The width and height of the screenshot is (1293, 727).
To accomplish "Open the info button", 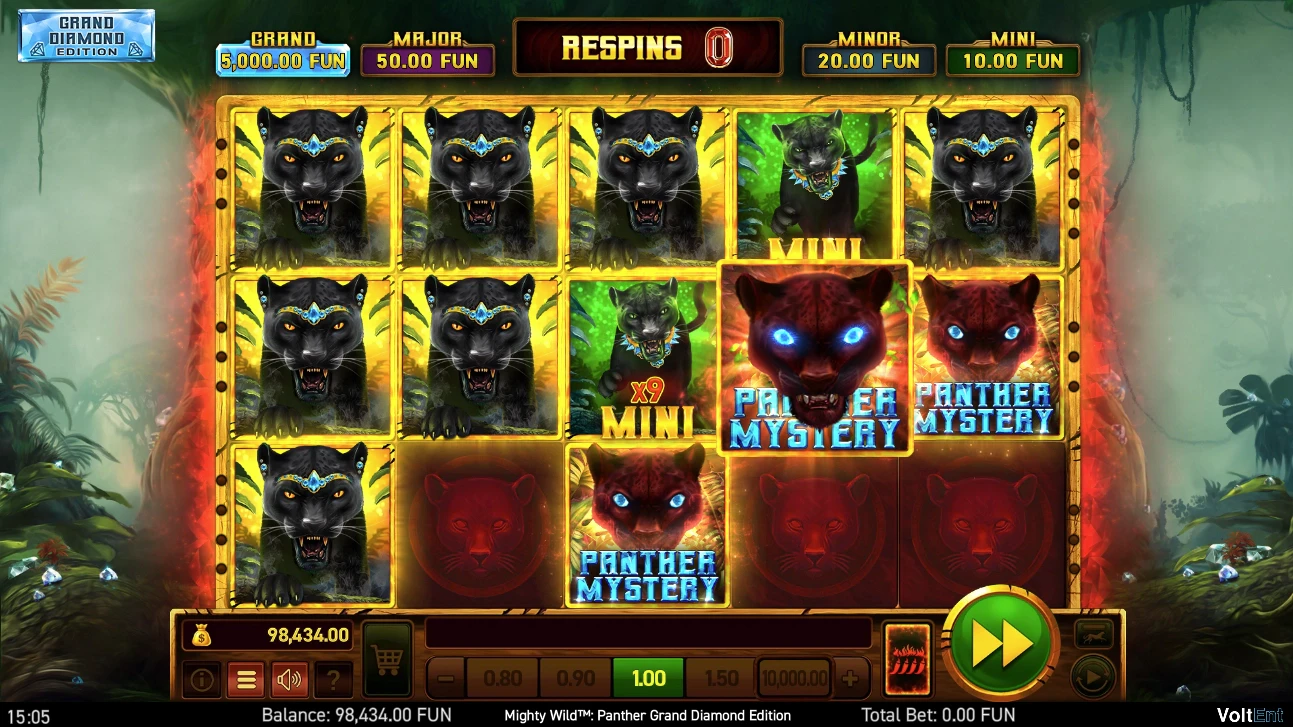I will (201, 680).
